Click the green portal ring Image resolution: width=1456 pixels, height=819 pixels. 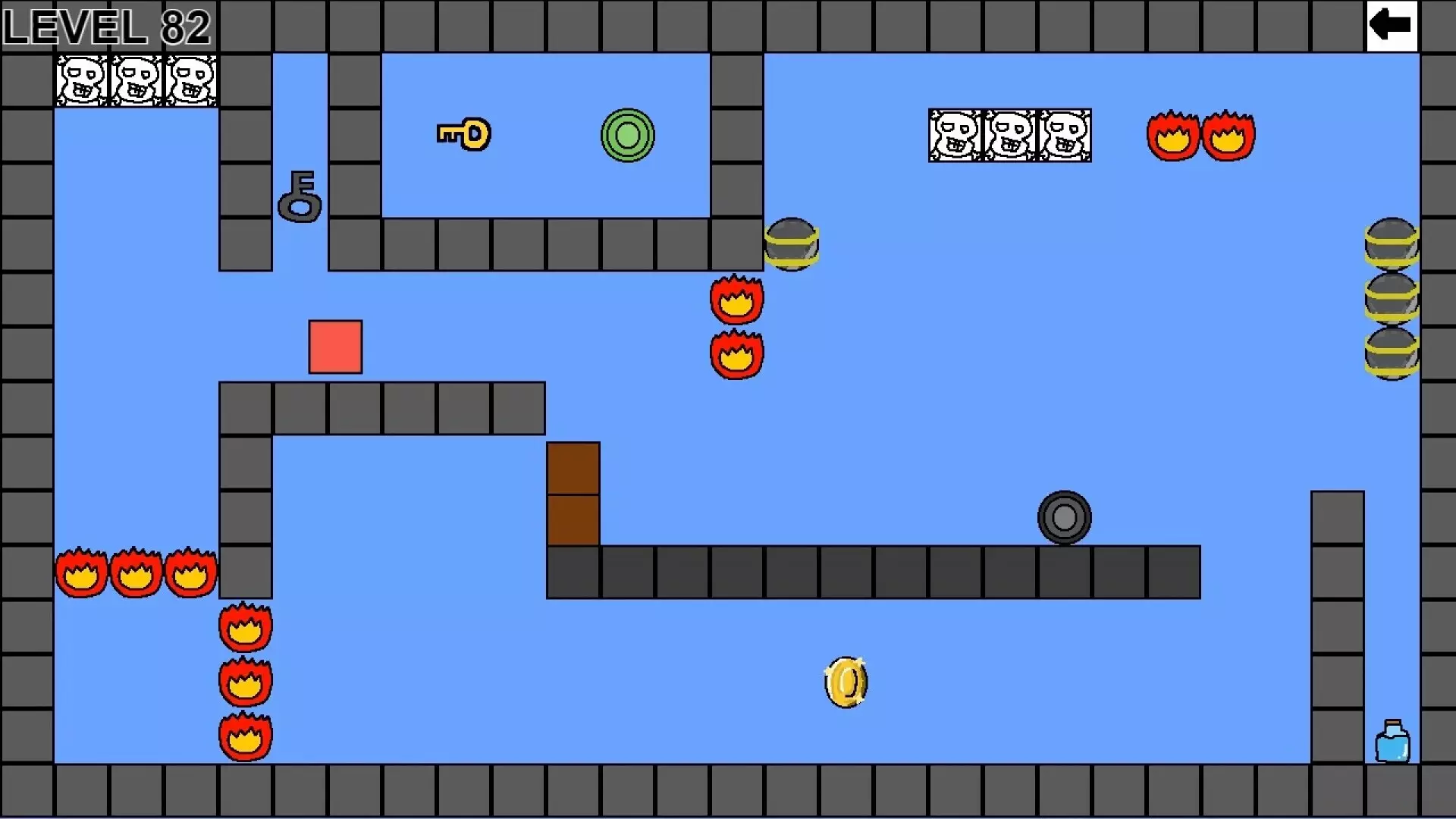(x=626, y=135)
